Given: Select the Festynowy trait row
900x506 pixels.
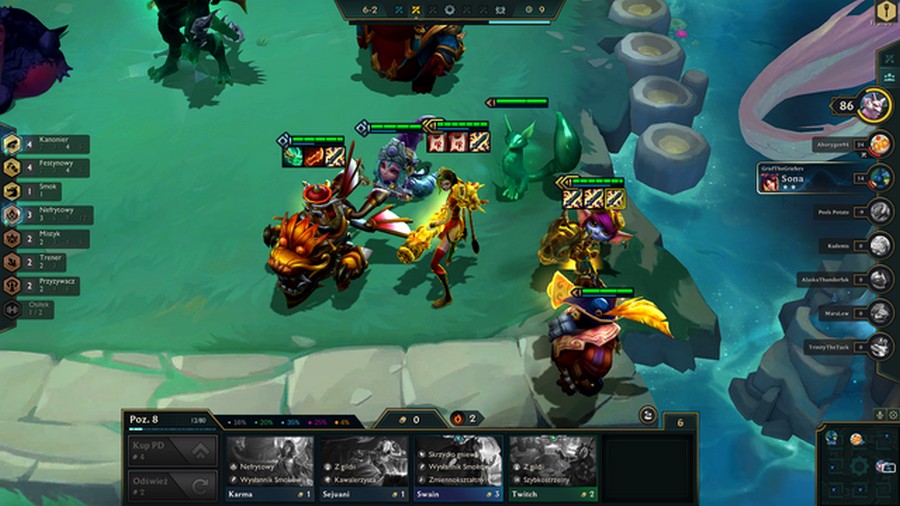Looking at the screenshot, I should click(48, 168).
